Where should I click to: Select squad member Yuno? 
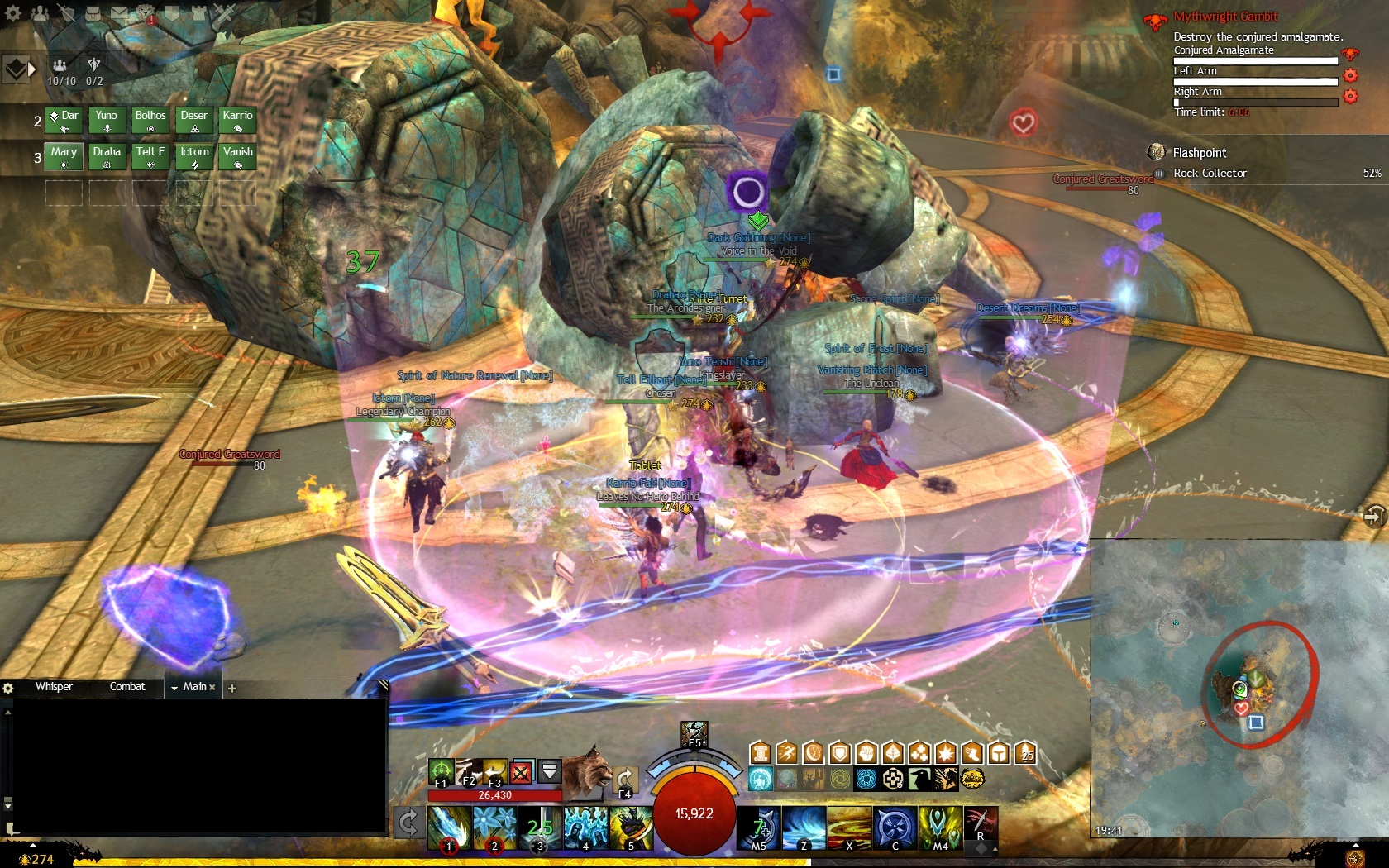107,120
